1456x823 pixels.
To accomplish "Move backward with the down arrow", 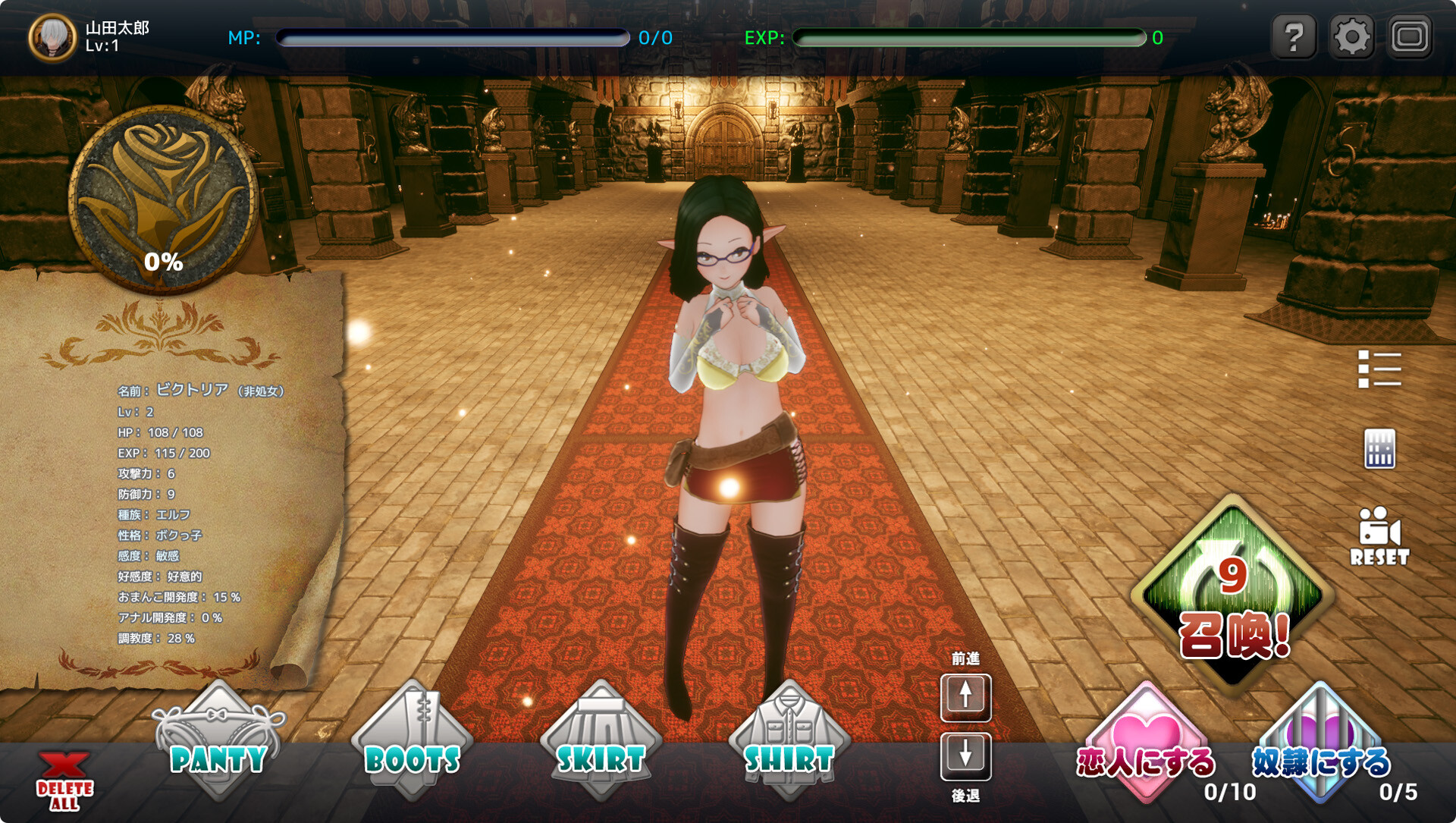I will point(965,755).
